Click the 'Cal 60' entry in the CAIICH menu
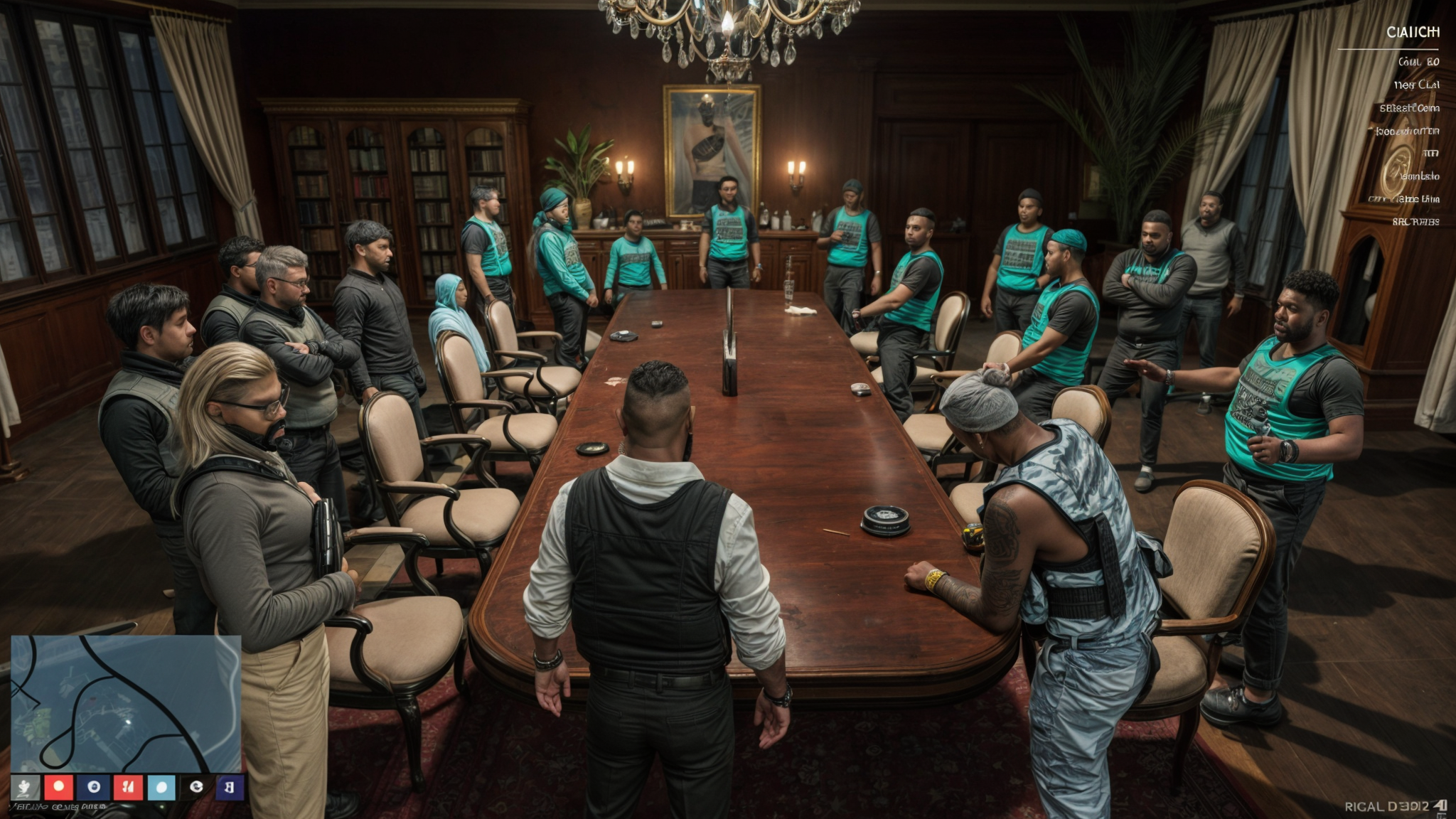 [x=1418, y=61]
